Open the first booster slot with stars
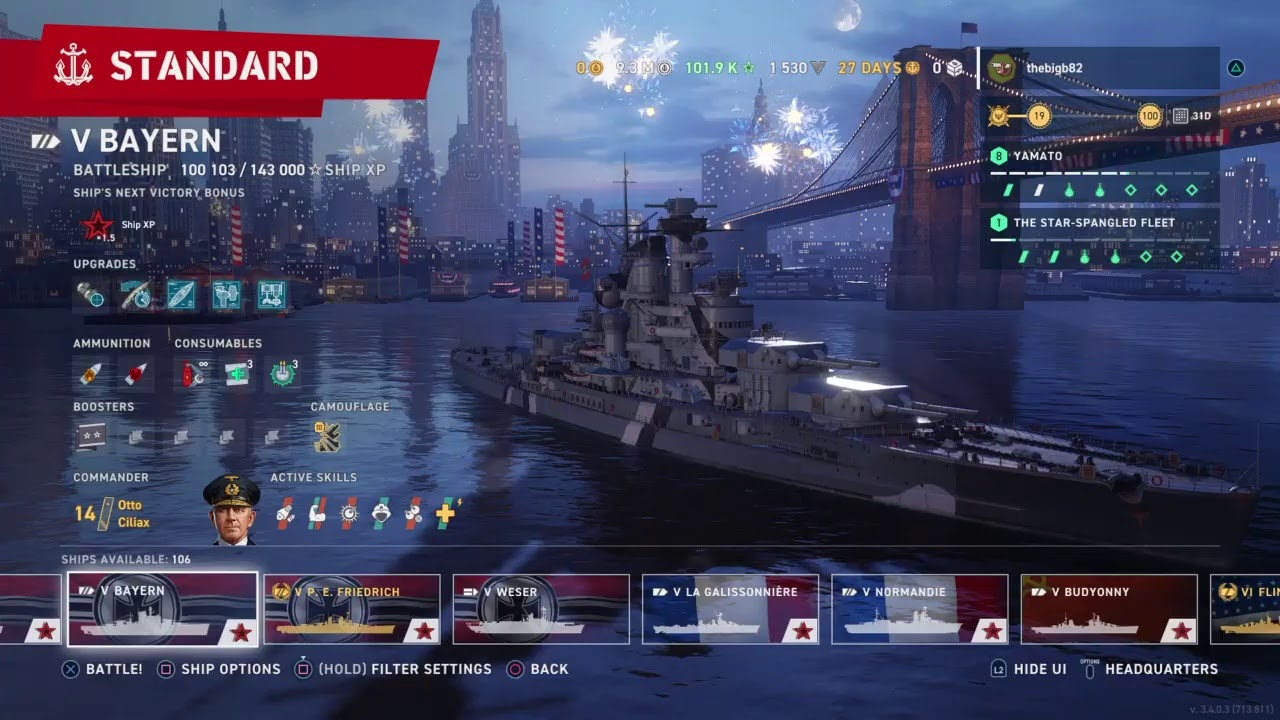The width and height of the screenshot is (1280, 720). click(91, 436)
